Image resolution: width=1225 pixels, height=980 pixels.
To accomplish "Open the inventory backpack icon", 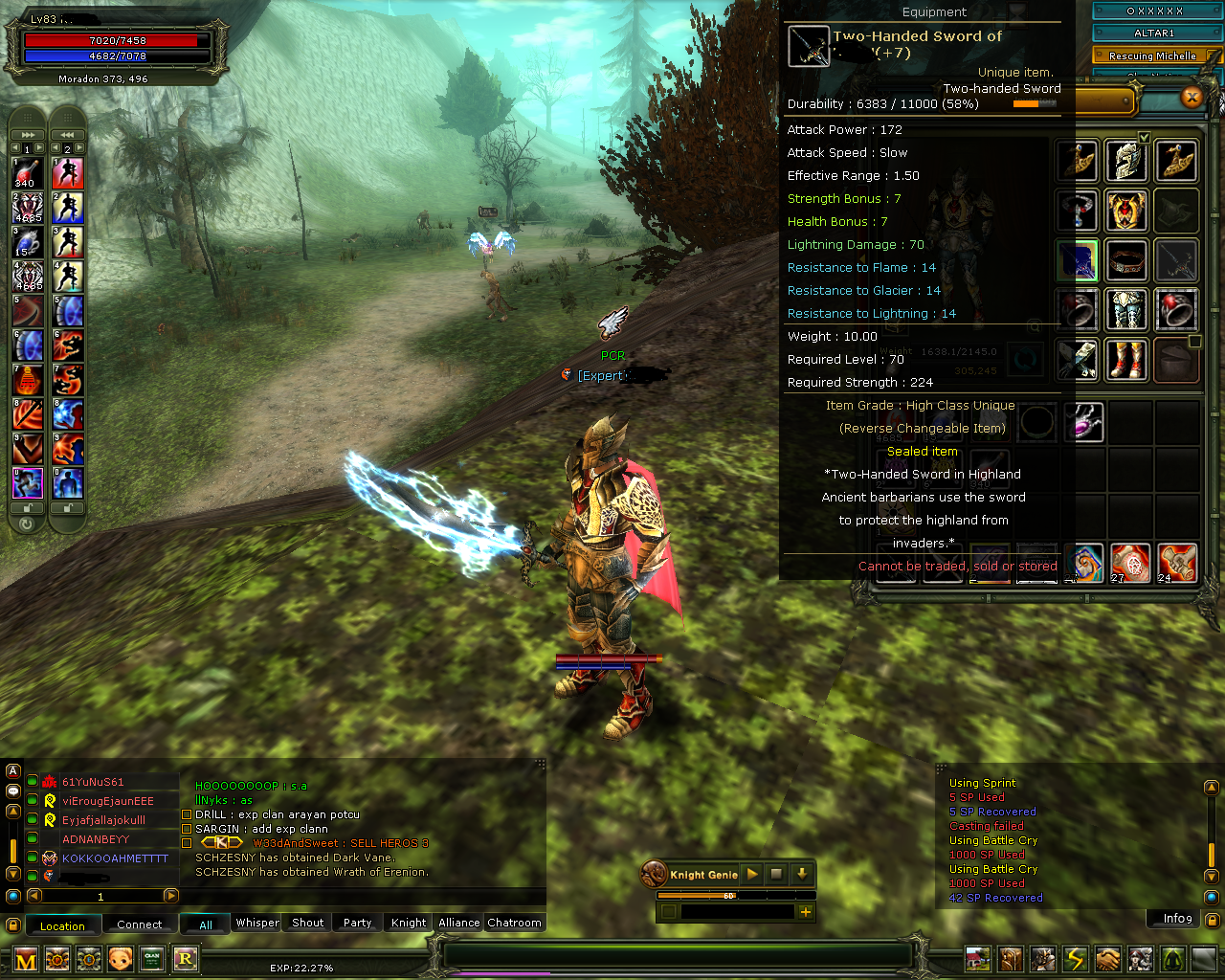I will [x=1011, y=958].
